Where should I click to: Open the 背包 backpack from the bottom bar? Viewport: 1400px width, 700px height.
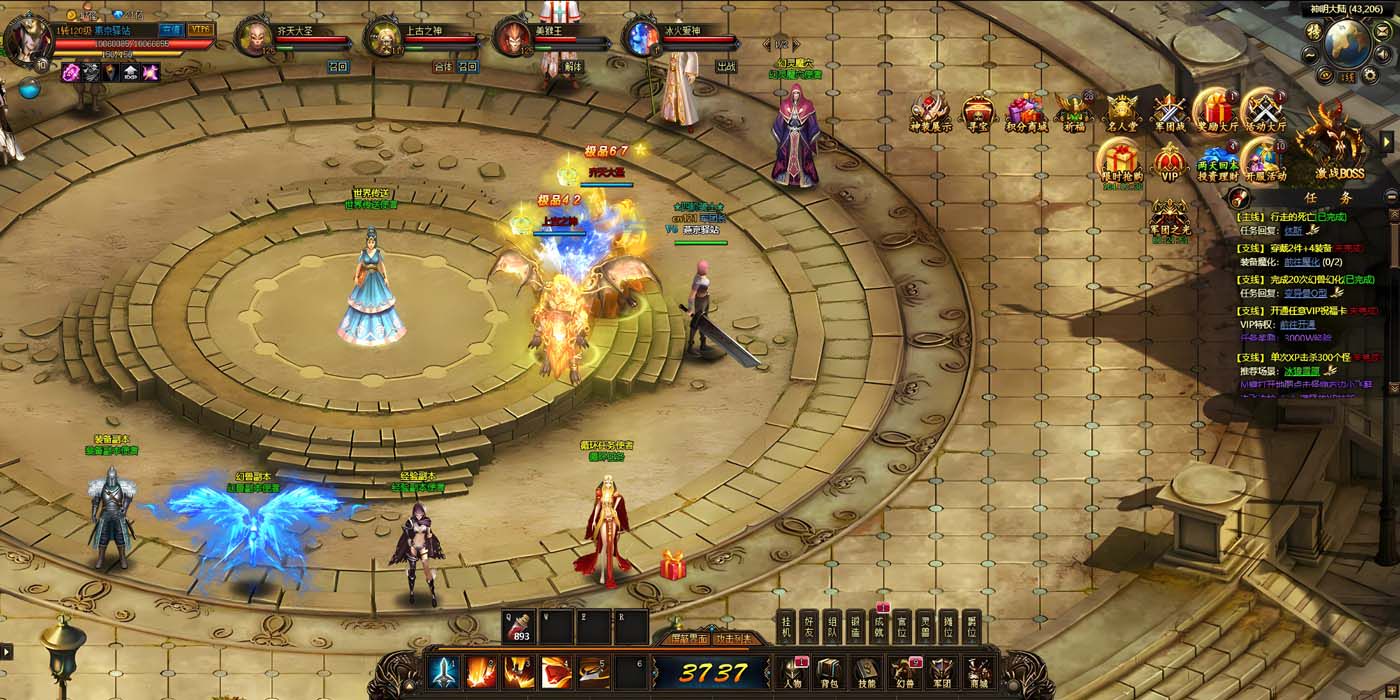[829, 670]
